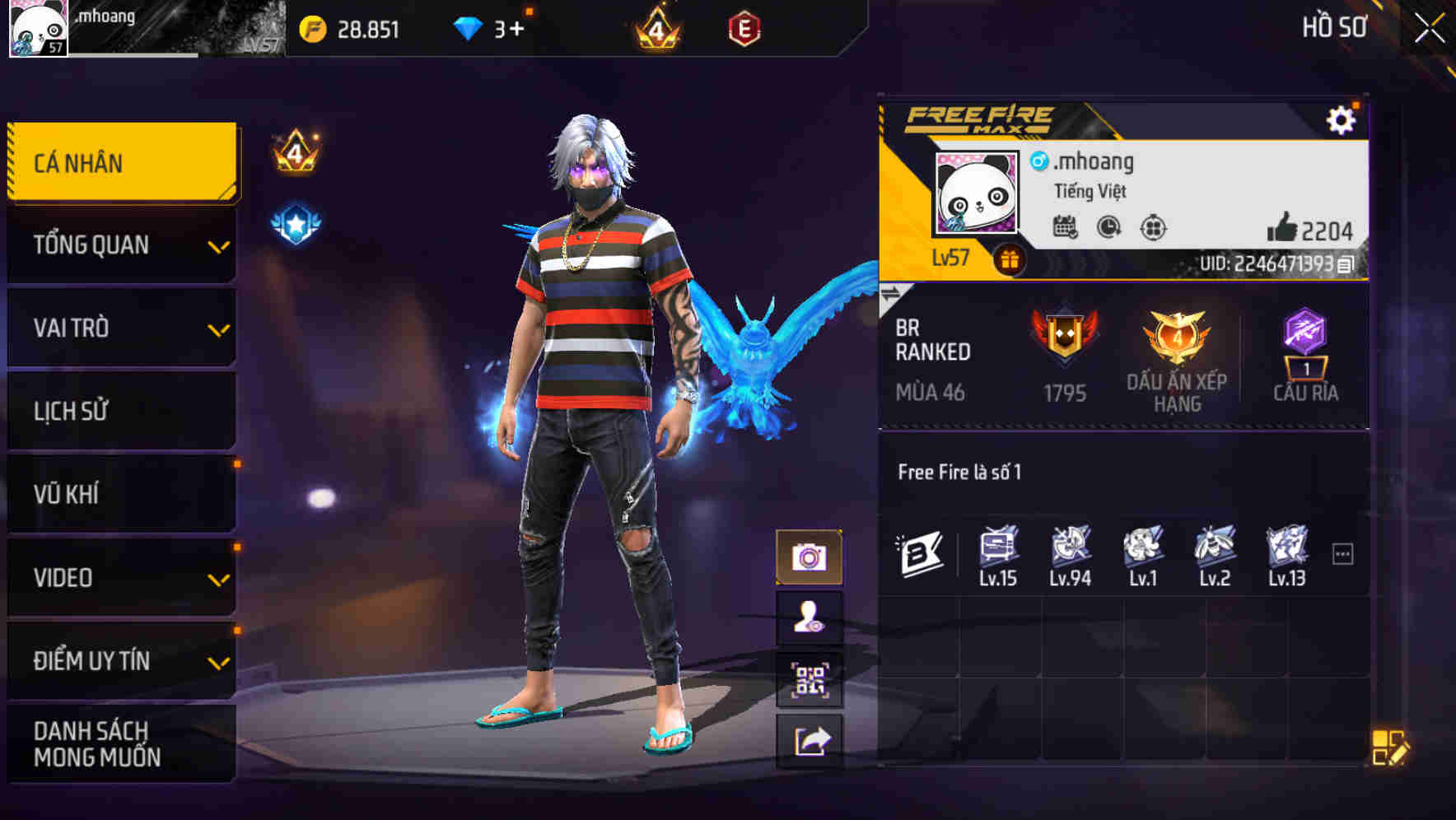The image size is (1456, 820).
Task: Expand the ĐIỂM UY TÍN section
Action: pyautogui.click(x=121, y=659)
